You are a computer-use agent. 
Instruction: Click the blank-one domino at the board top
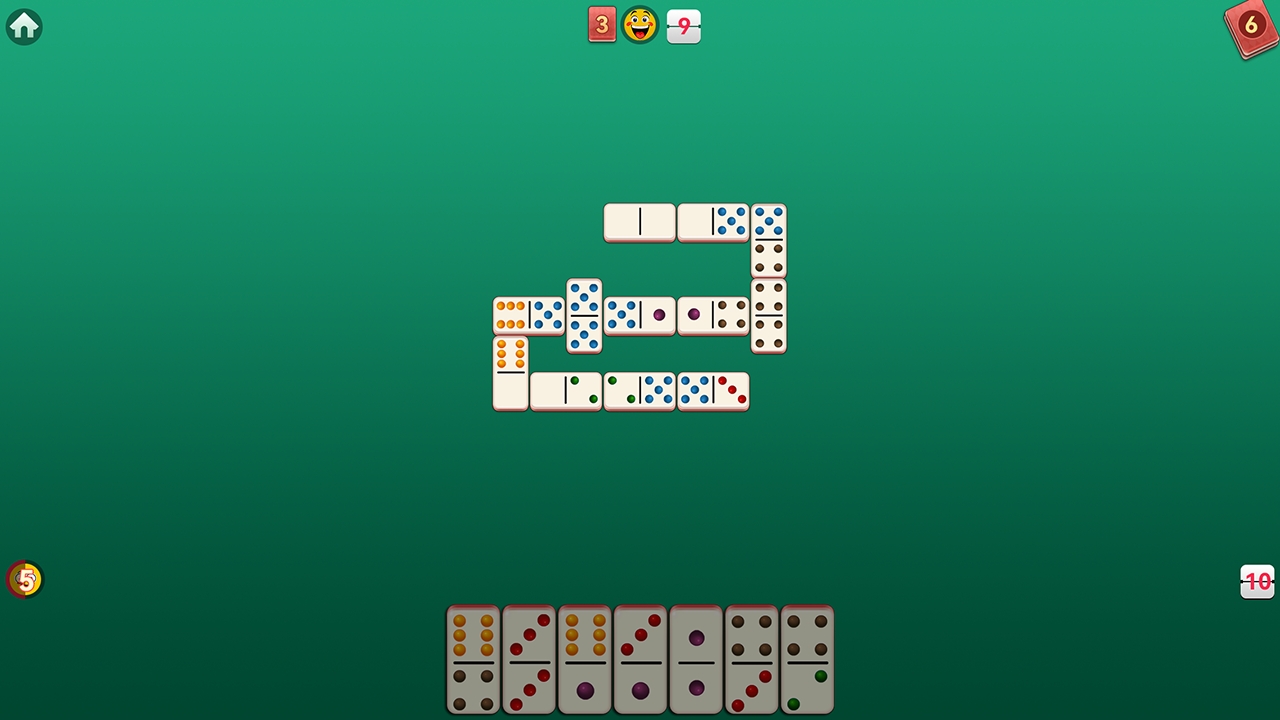639,222
